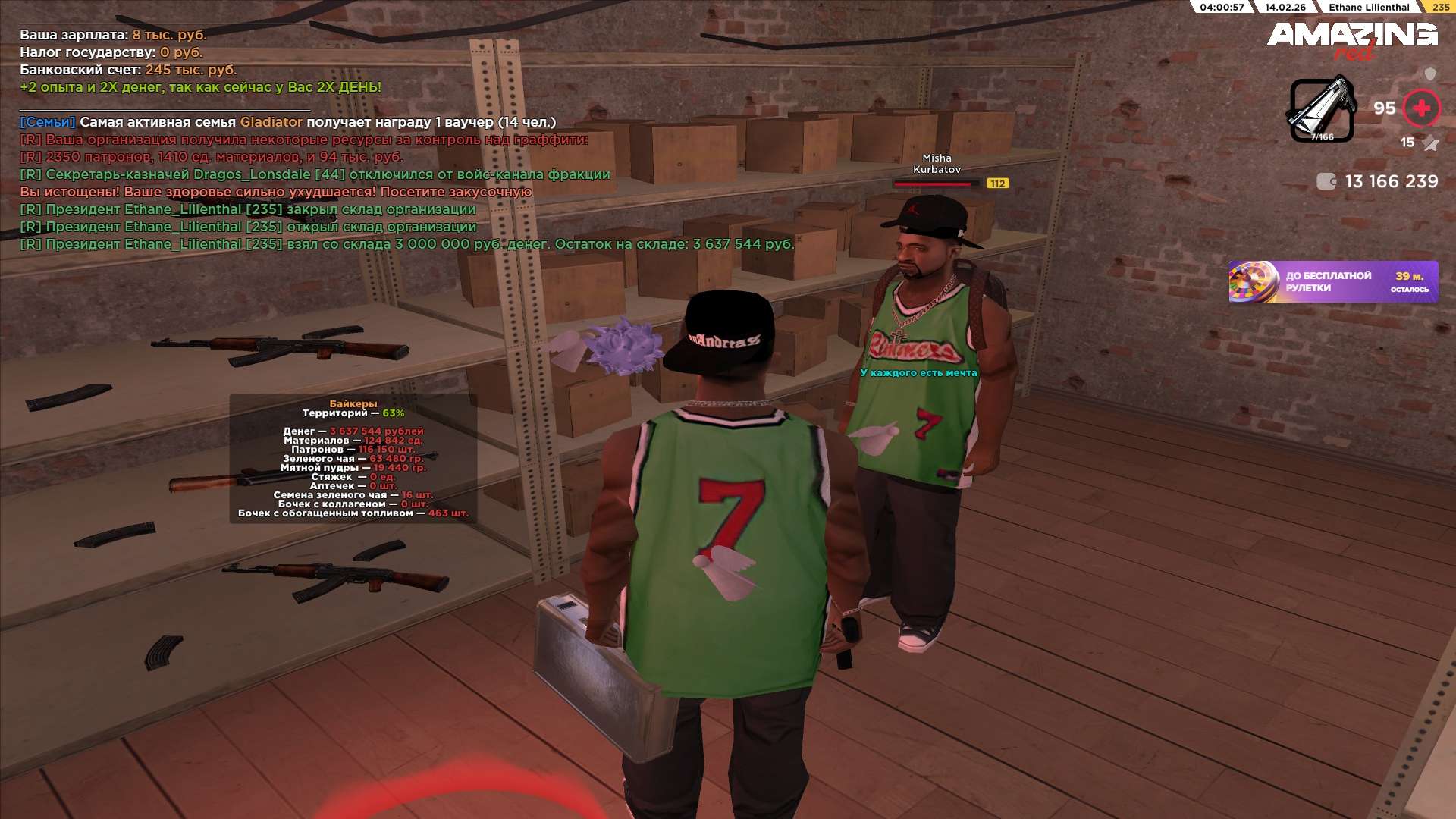
Task: Select the equipped weapon icon
Action: coord(1322,111)
